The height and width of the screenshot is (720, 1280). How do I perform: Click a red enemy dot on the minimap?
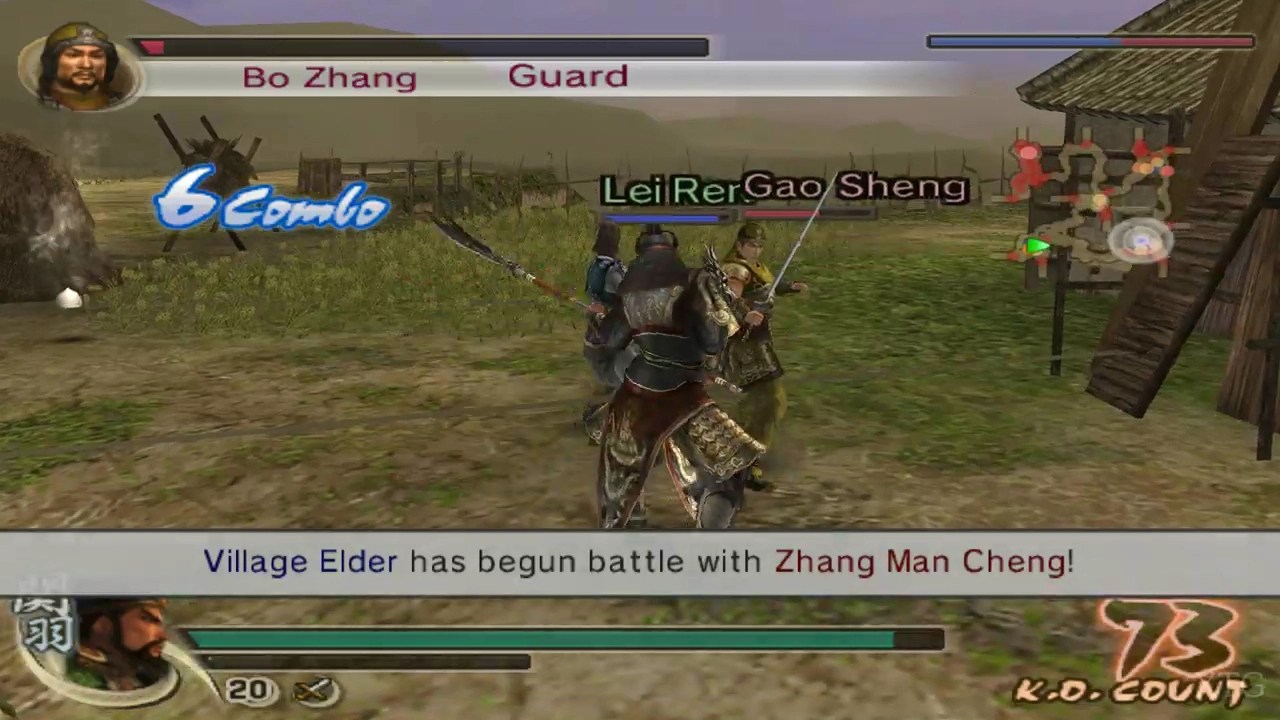point(1027,152)
